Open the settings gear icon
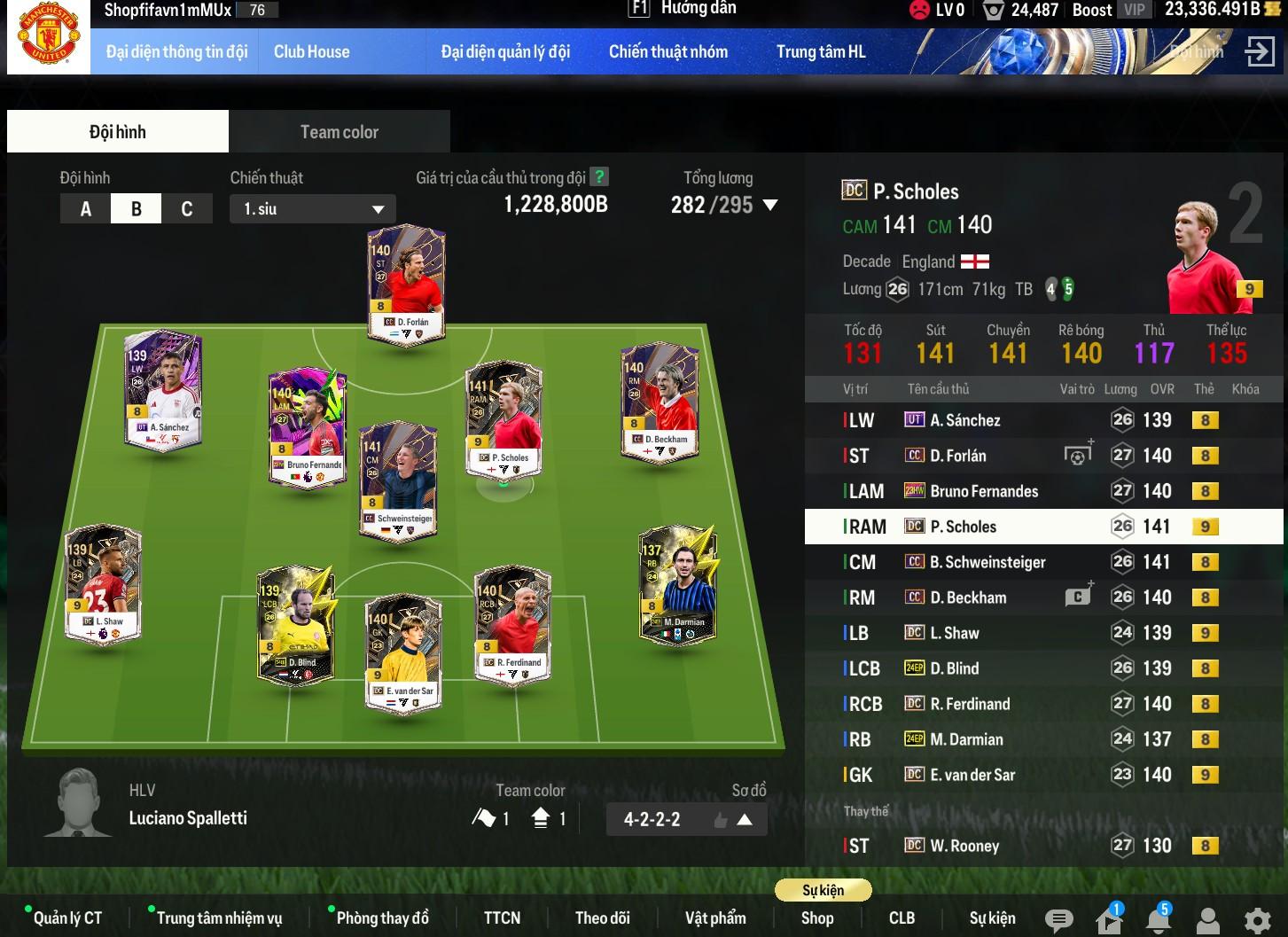Viewport: 1288px width, 937px height. (x=1257, y=920)
